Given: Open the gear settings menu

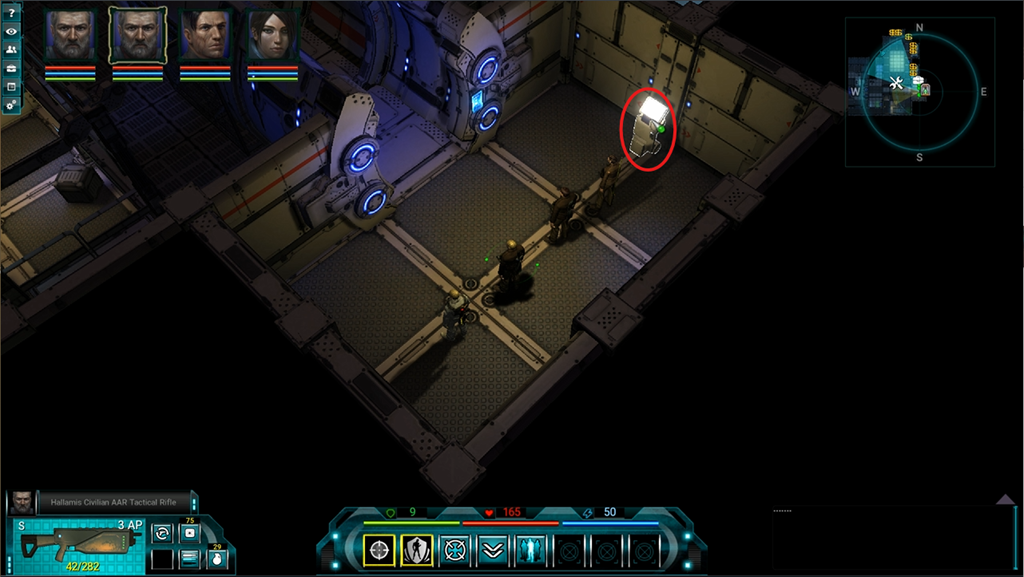Looking at the screenshot, I should pos(11,104).
